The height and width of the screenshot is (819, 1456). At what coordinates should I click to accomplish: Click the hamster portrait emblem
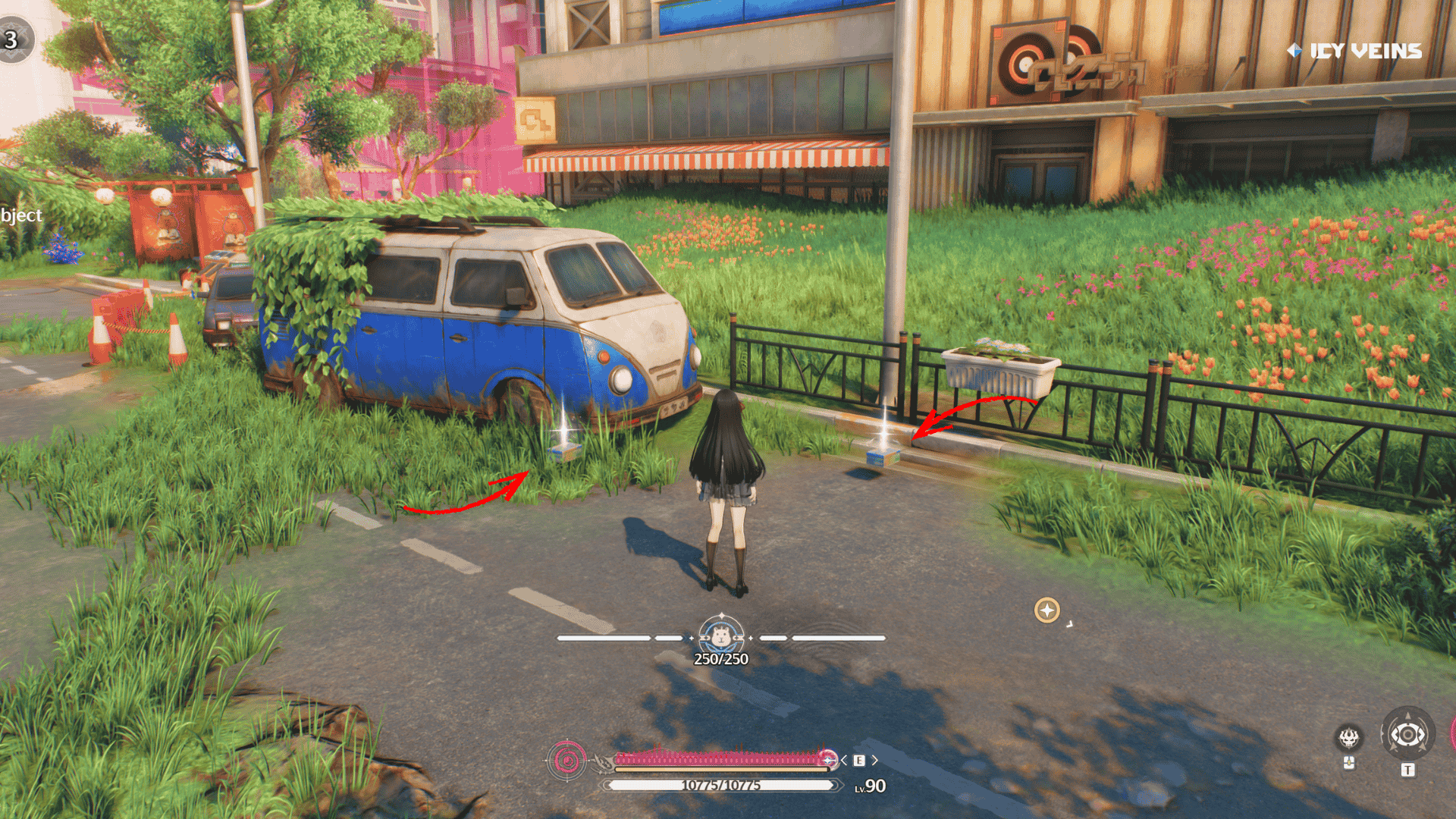(x=720, y=635)
